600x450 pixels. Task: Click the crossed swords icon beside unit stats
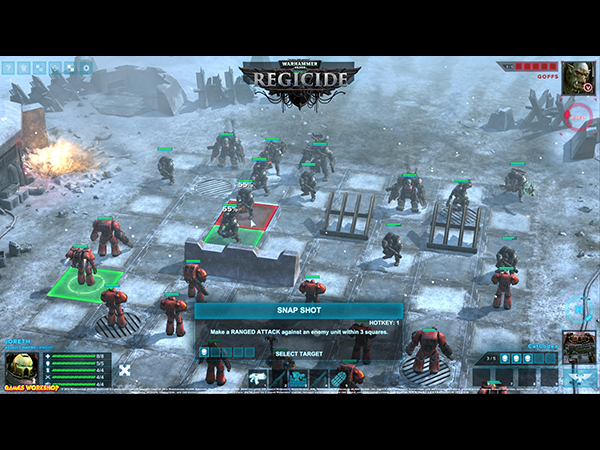(125, 370)
